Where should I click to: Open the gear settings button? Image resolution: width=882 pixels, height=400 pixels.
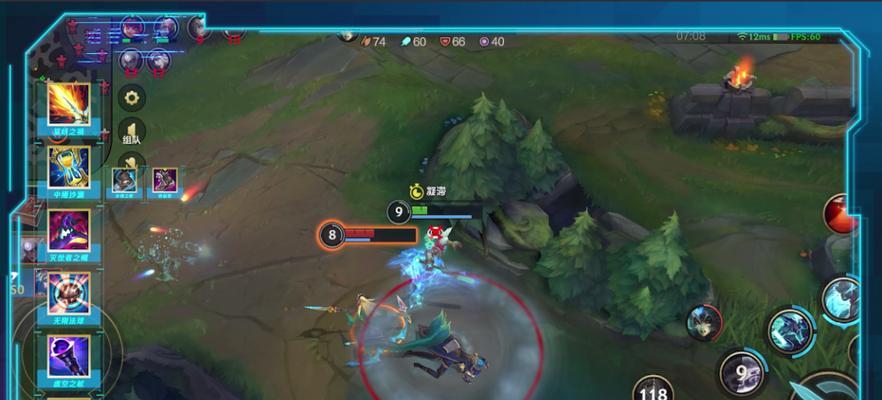[132, 97]
